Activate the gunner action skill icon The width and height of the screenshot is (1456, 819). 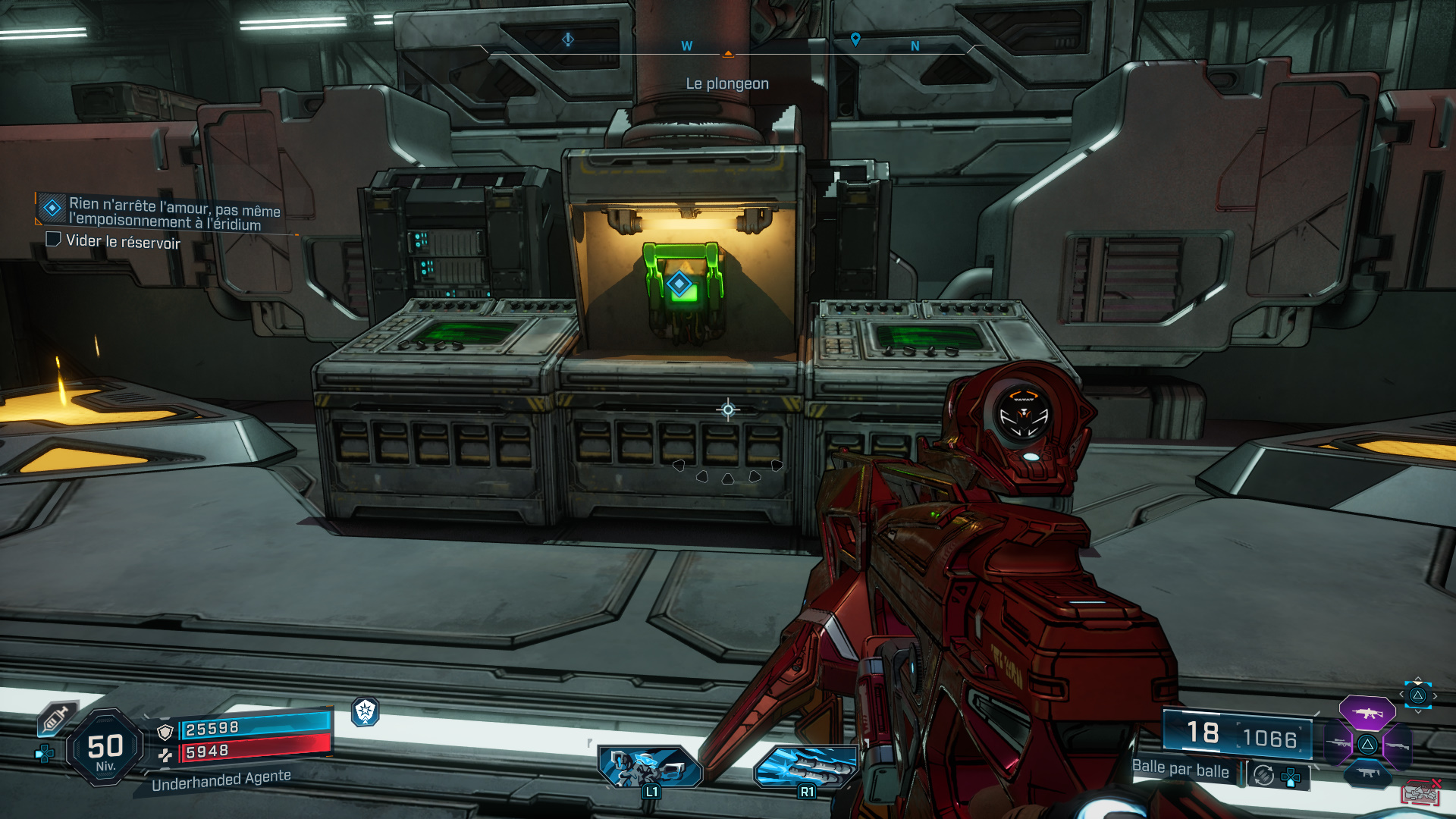(x=650, y=766)
